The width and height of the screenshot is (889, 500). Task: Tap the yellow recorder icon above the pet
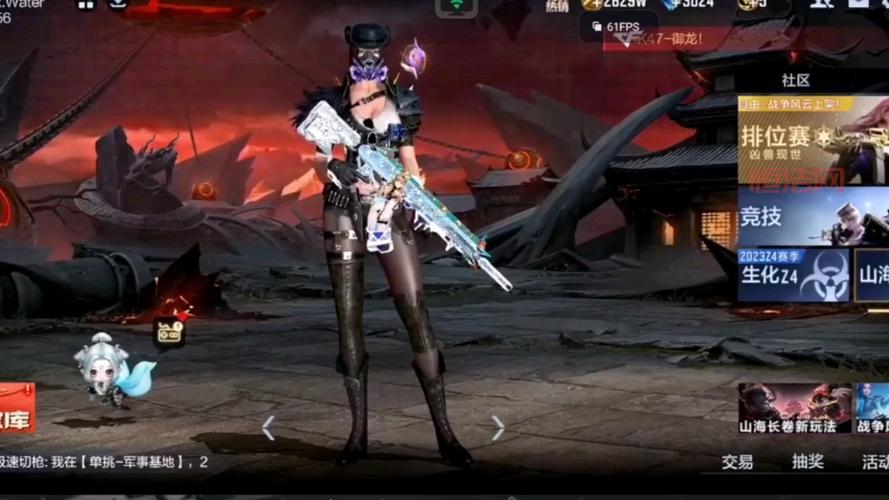point(169,333)
